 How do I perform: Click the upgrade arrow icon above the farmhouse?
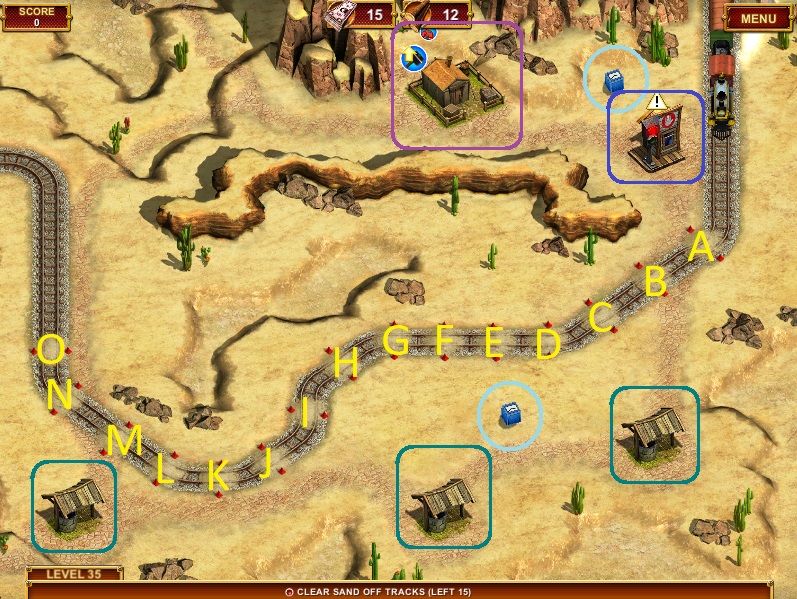(412, 59)
